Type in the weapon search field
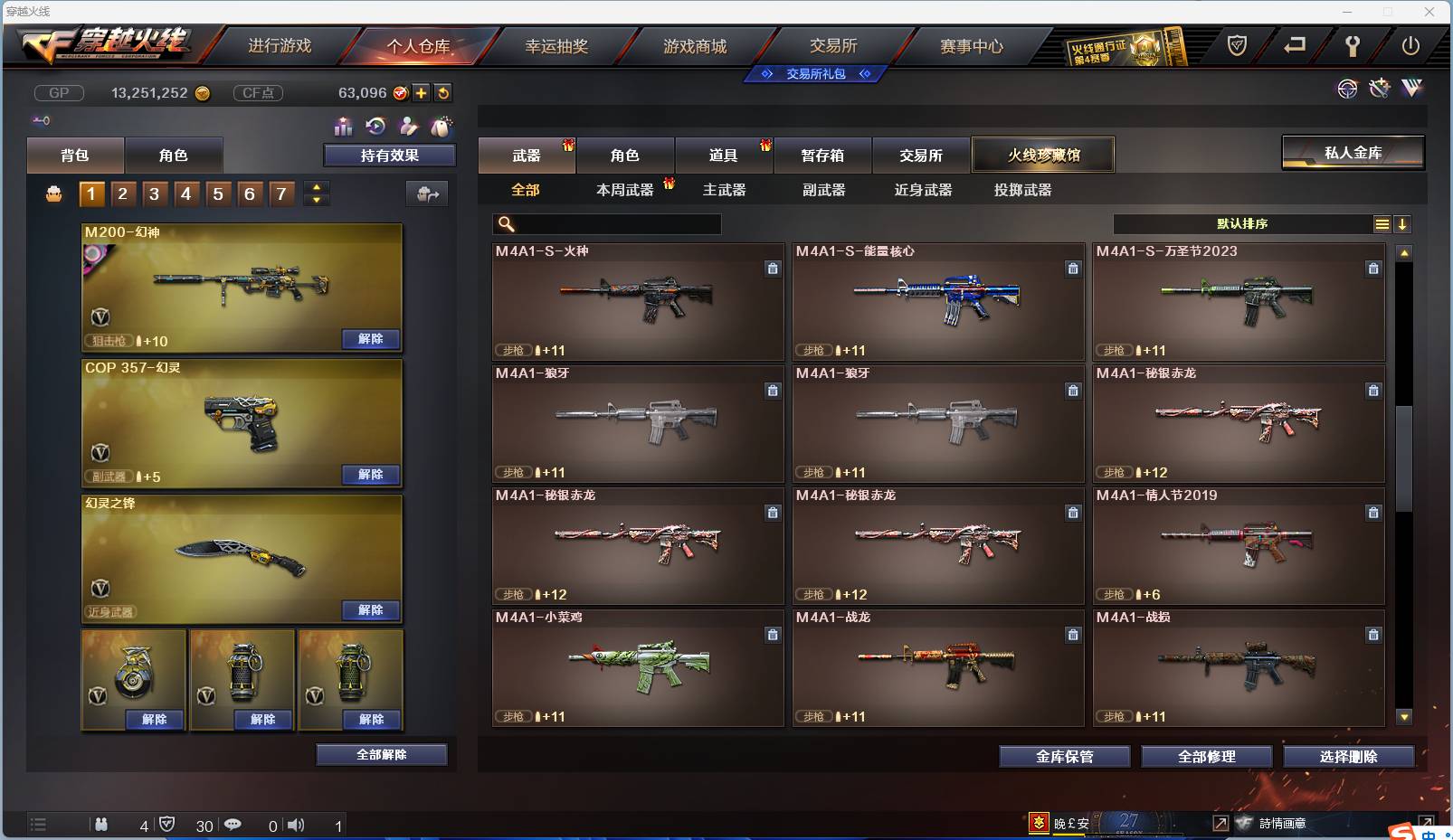Screen dimensions: 1453x840 coord(615,223)
